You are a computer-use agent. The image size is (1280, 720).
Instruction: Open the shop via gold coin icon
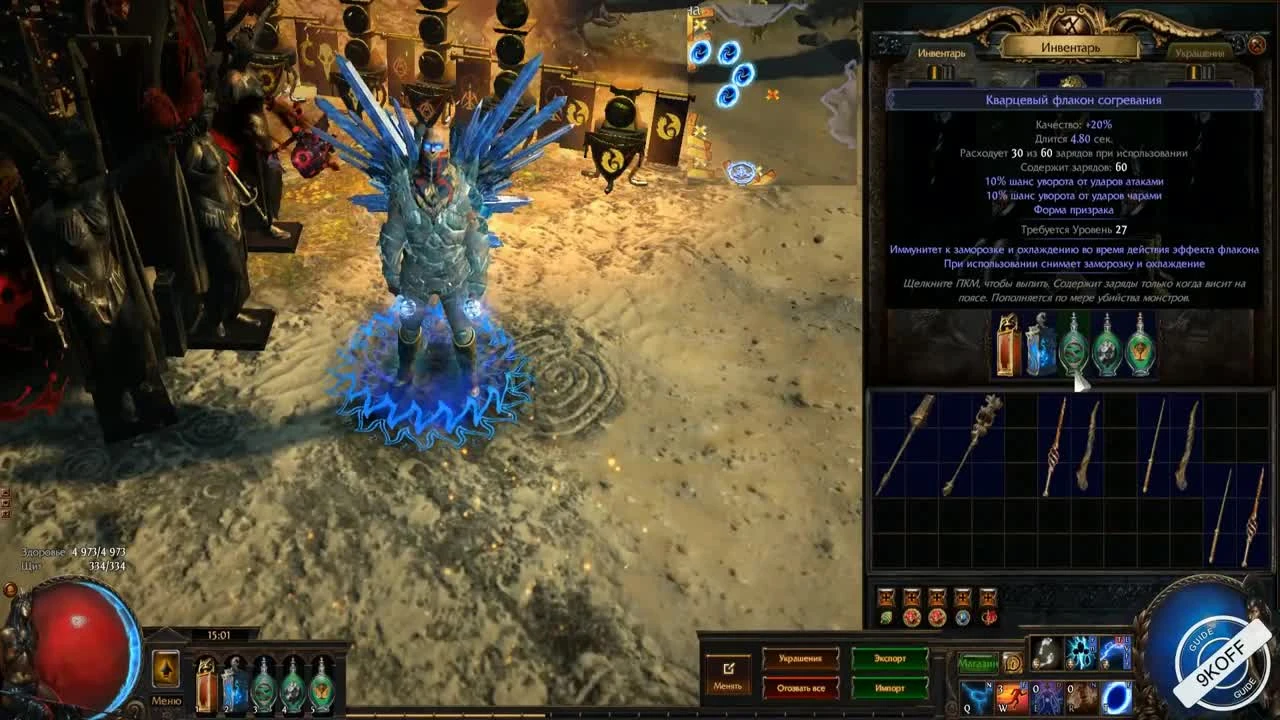tap(1012, 662)
